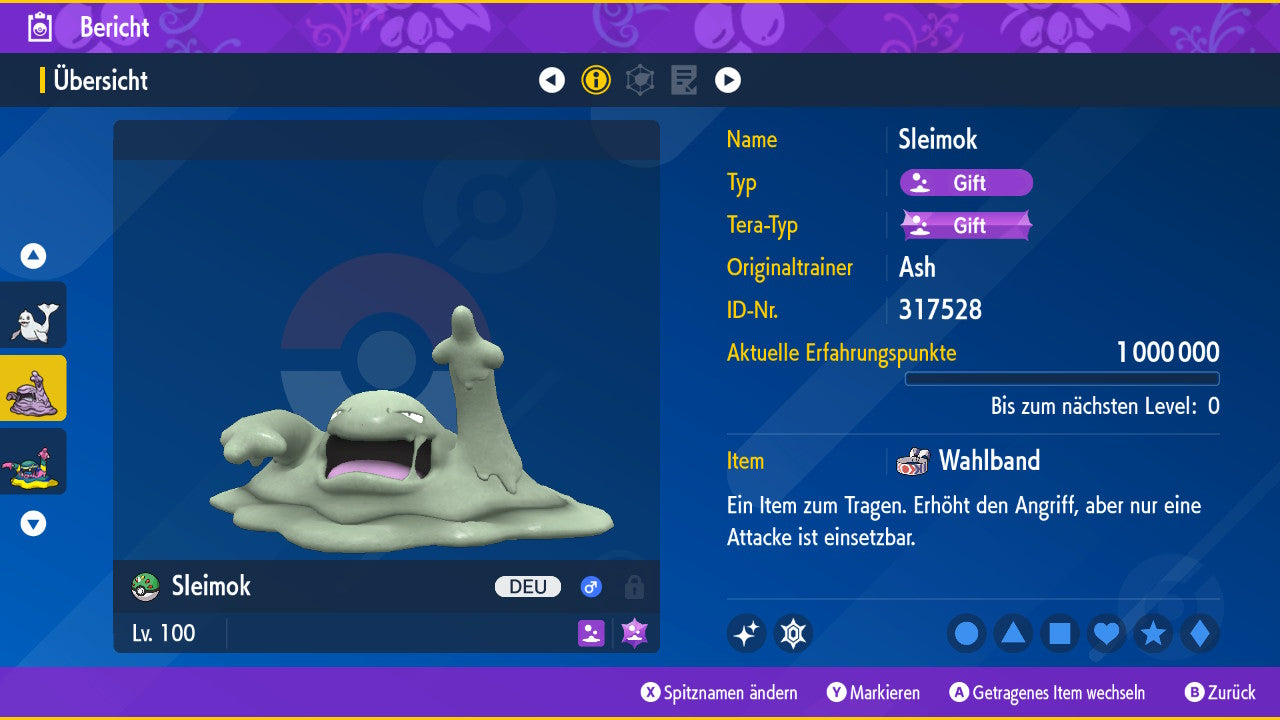Choose the Sleimok party thumbnail
The height and width of the screenshot is (720, 1280).
point(33,388)
